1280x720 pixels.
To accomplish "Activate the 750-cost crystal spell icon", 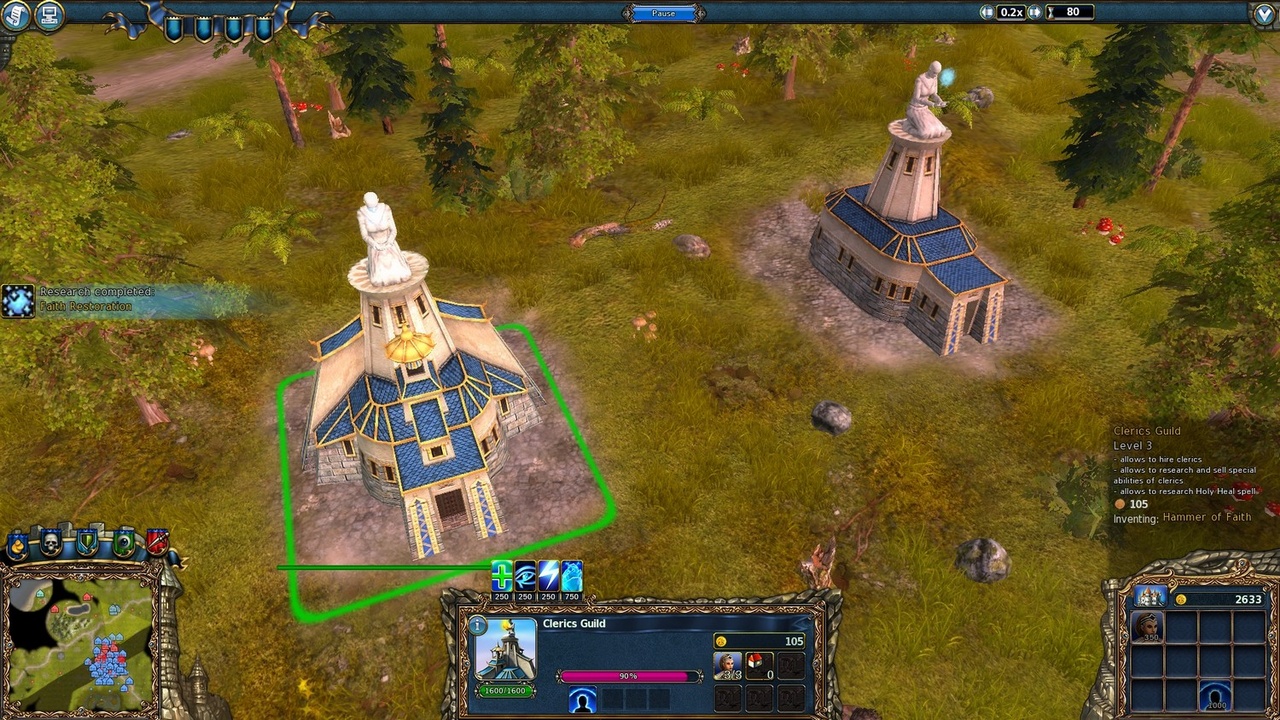I will pyautogui.click(x=572, y=577).
